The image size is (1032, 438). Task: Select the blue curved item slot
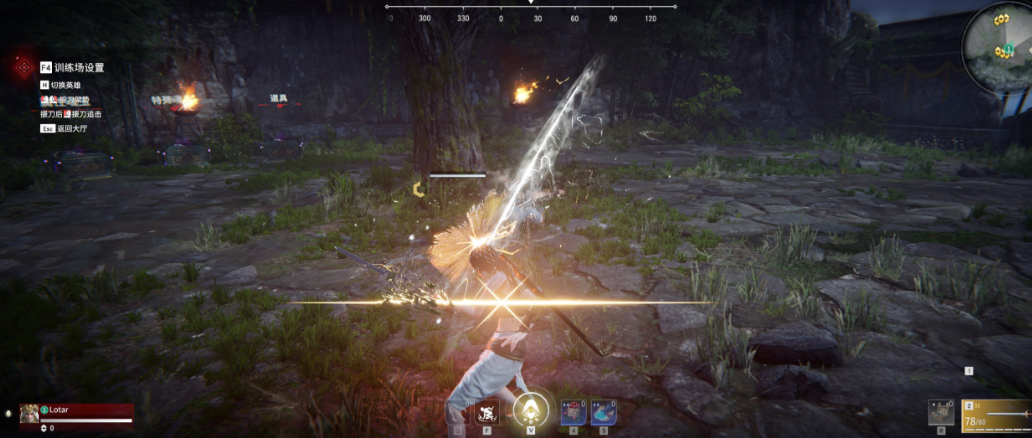(603, 412)
